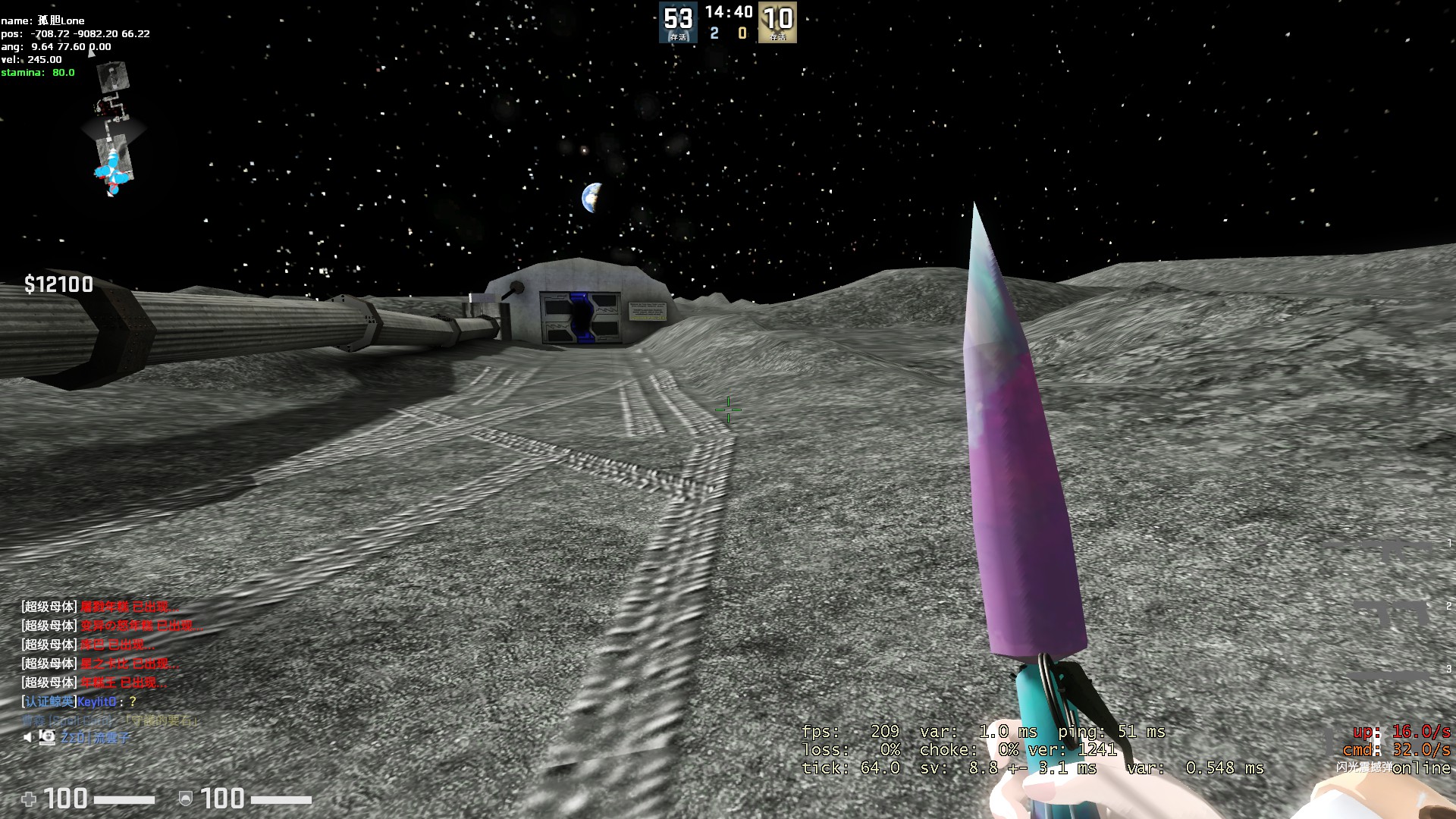Click the blue CT score number 2
The width and height of the screenshot is (1456, 819).
[714, 33]
